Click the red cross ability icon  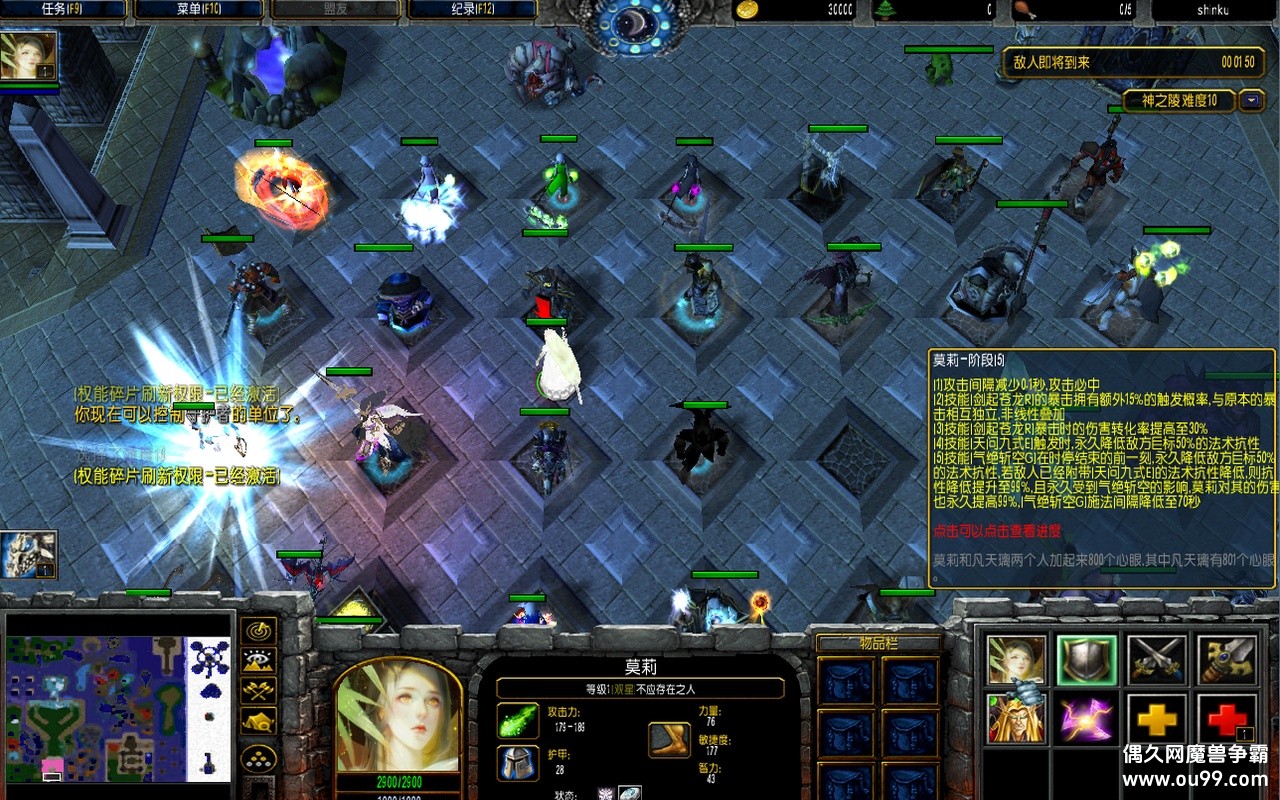[x=1227, y=718]
